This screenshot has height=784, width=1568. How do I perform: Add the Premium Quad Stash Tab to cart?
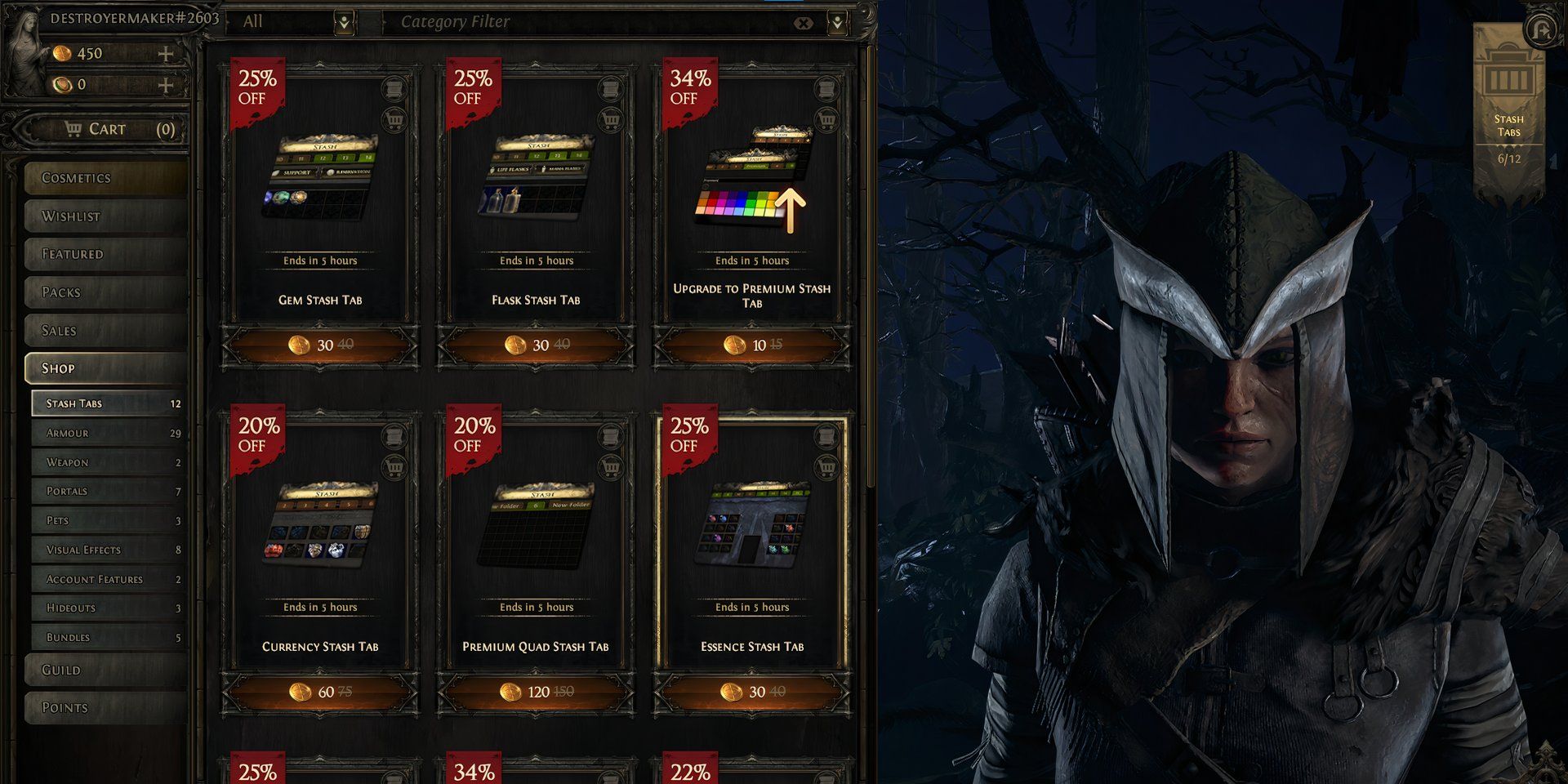(612, 467)
